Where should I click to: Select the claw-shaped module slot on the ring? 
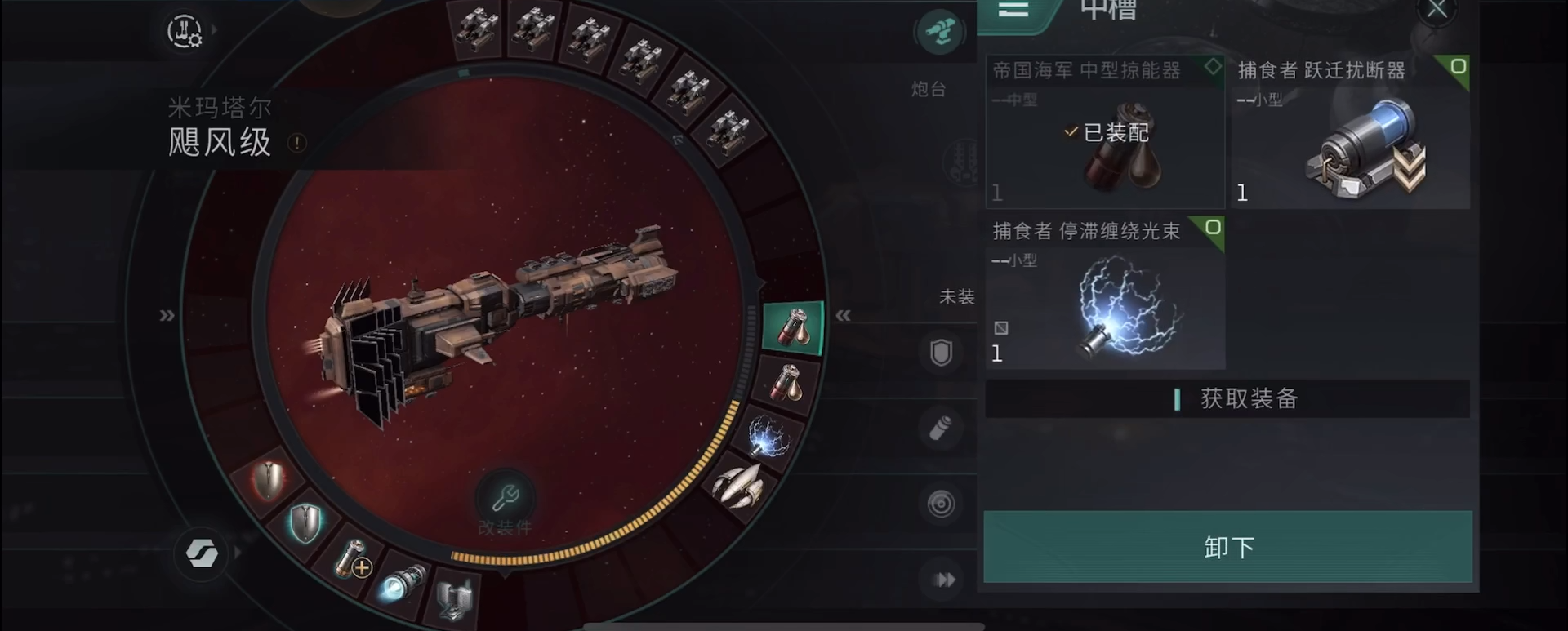tap(739, 486)
